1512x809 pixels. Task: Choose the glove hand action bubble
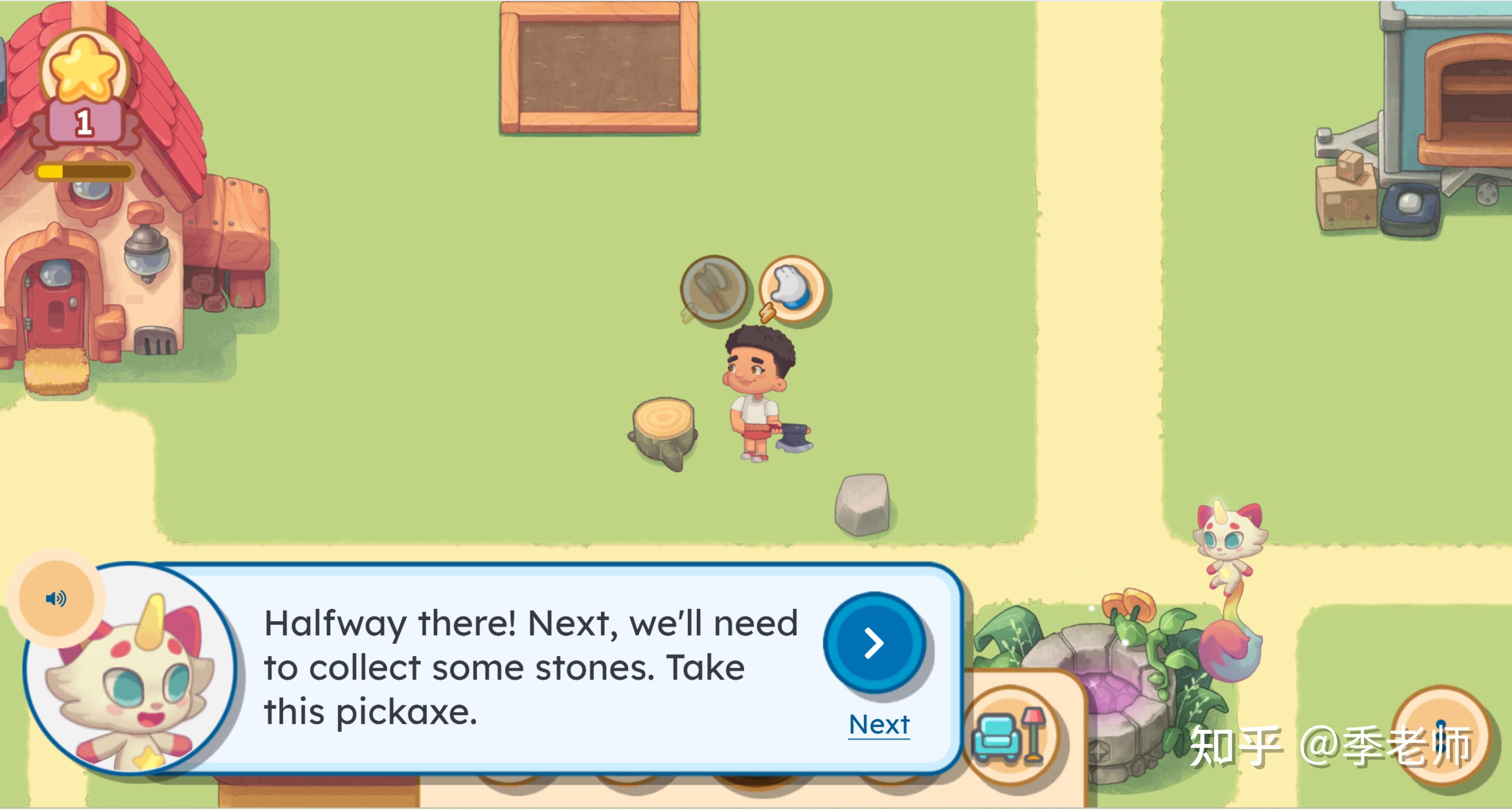[792, 289]
